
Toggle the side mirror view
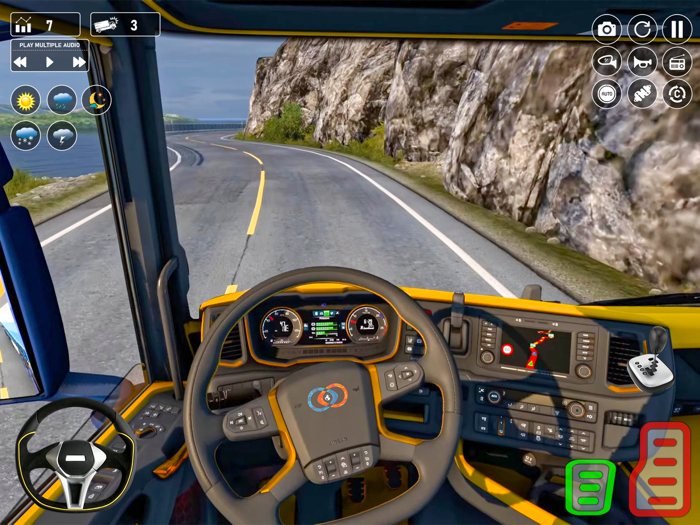[606, 62]
